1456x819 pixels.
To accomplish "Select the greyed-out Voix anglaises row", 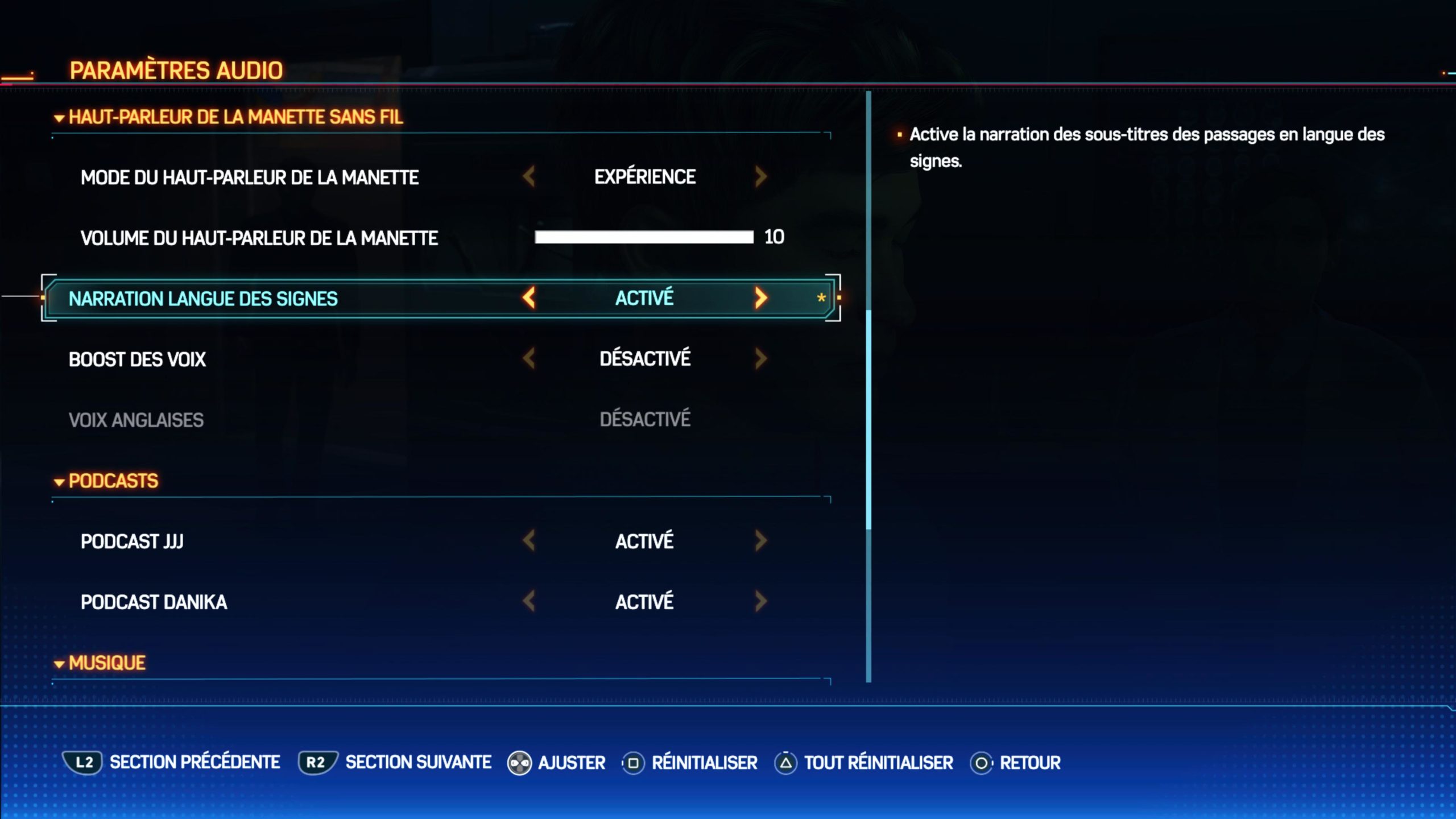I will [136, 420].
